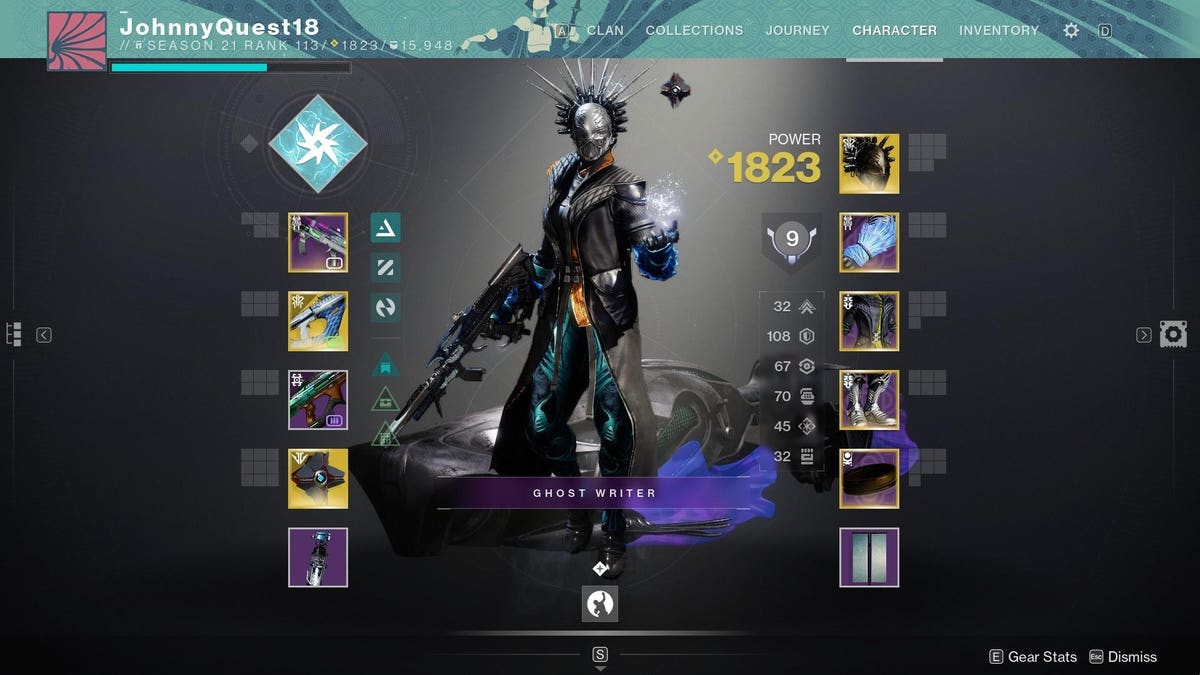Select the equipped kinetic weapon slot
Image resolution: width=1200 pixels, height=675 pixels.
pyautogui.click(x=318, y=242)
